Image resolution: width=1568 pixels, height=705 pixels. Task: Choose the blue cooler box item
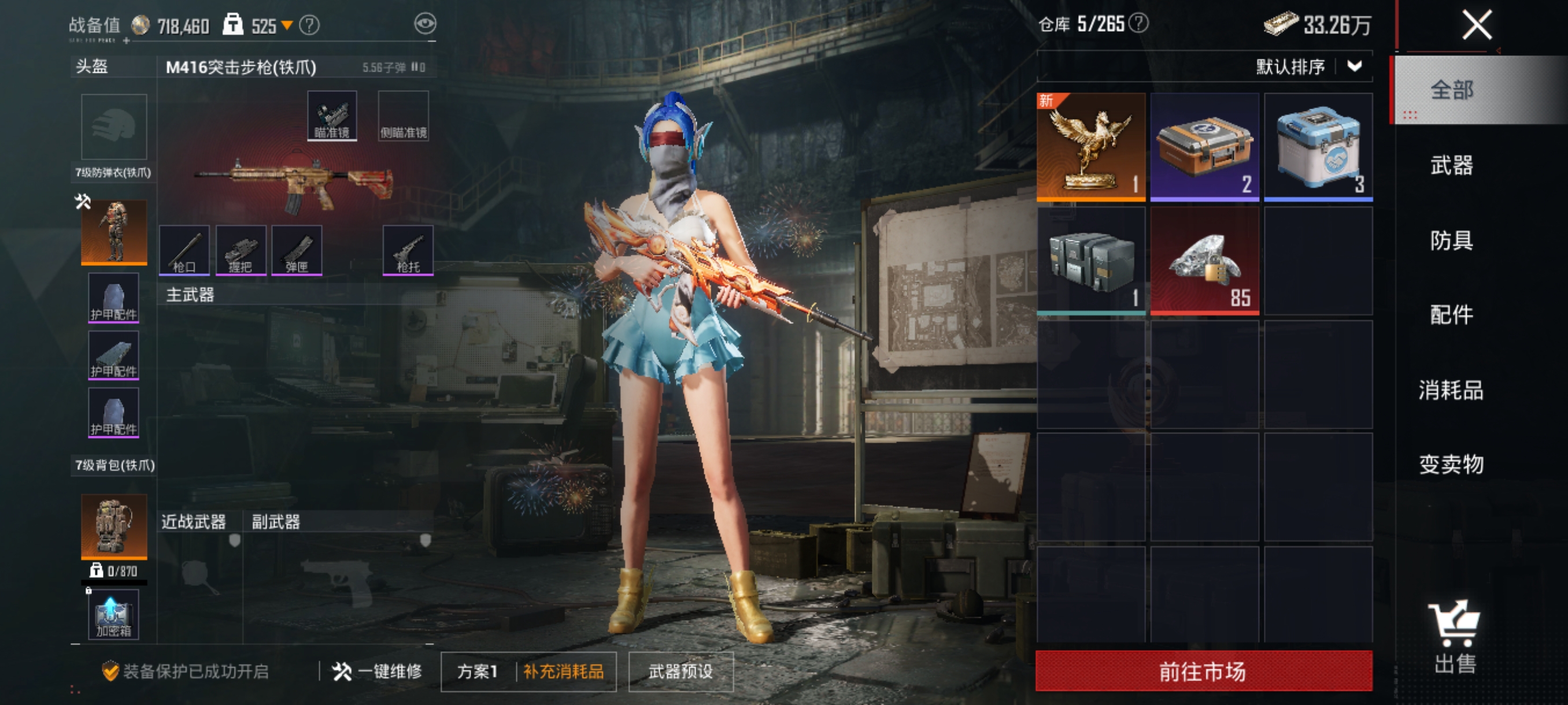tap(1318, 147)
